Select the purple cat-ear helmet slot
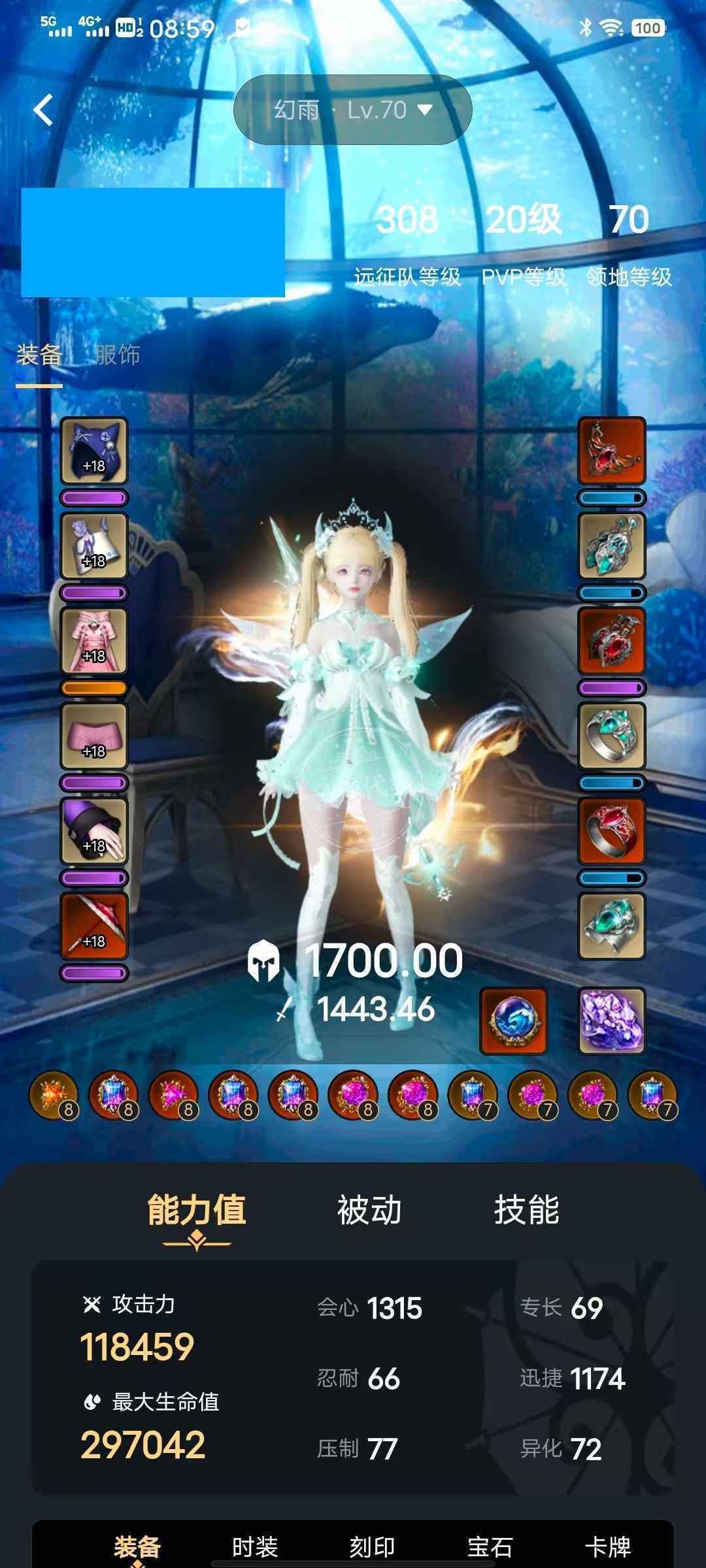706x1568 pixels. click(94, 451)
